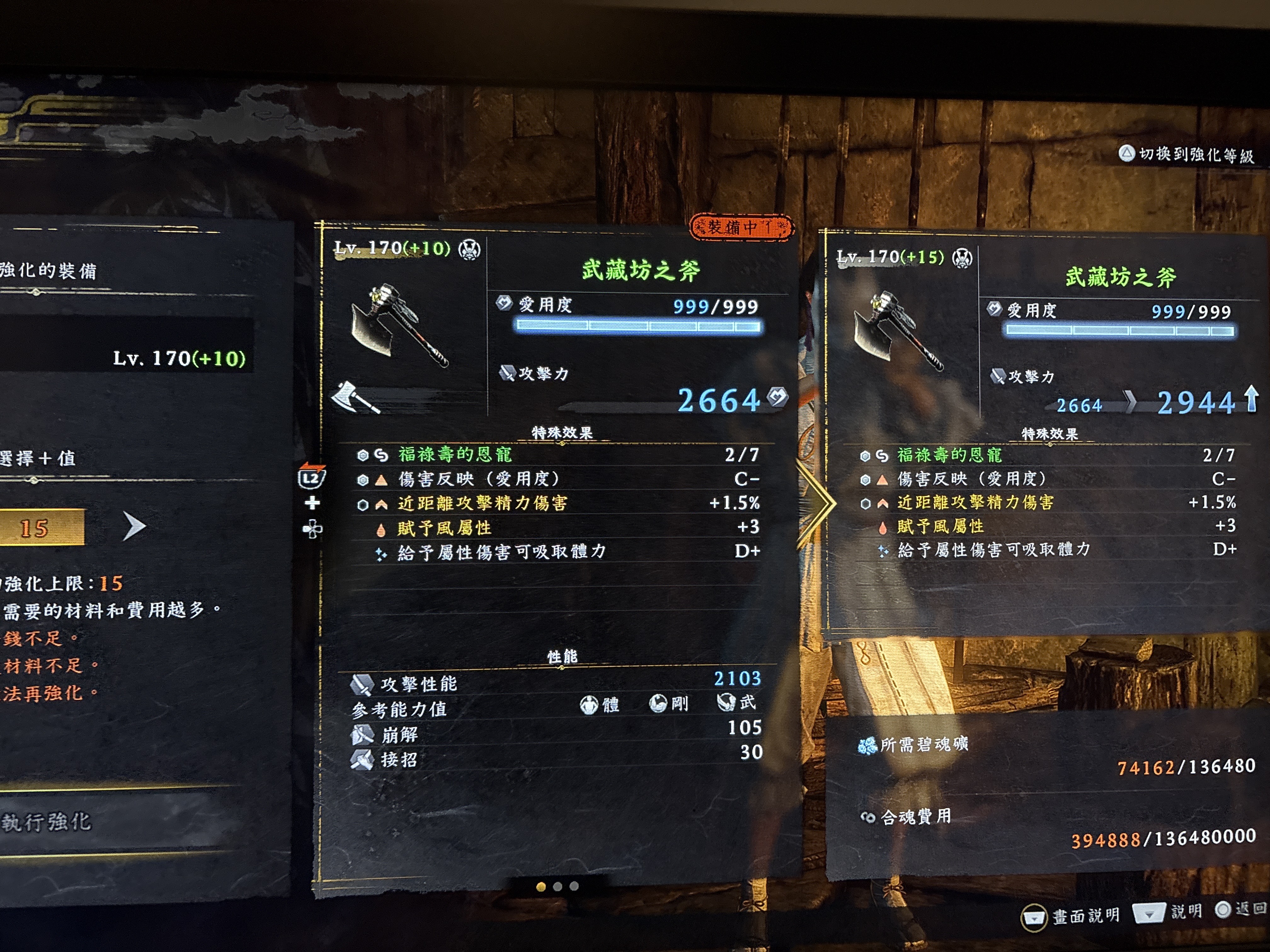Select the 崩解 stat row
This screenshot has height=952, width=1270.
tap(400, 734)
